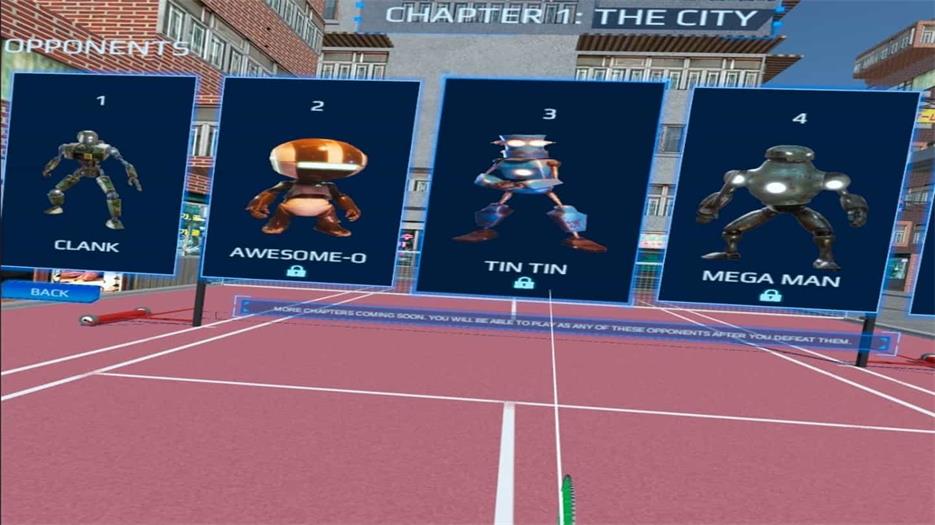Screen dimensions: 935x525
Task: Go back with the Back button
Action: [x=48, y=293]
